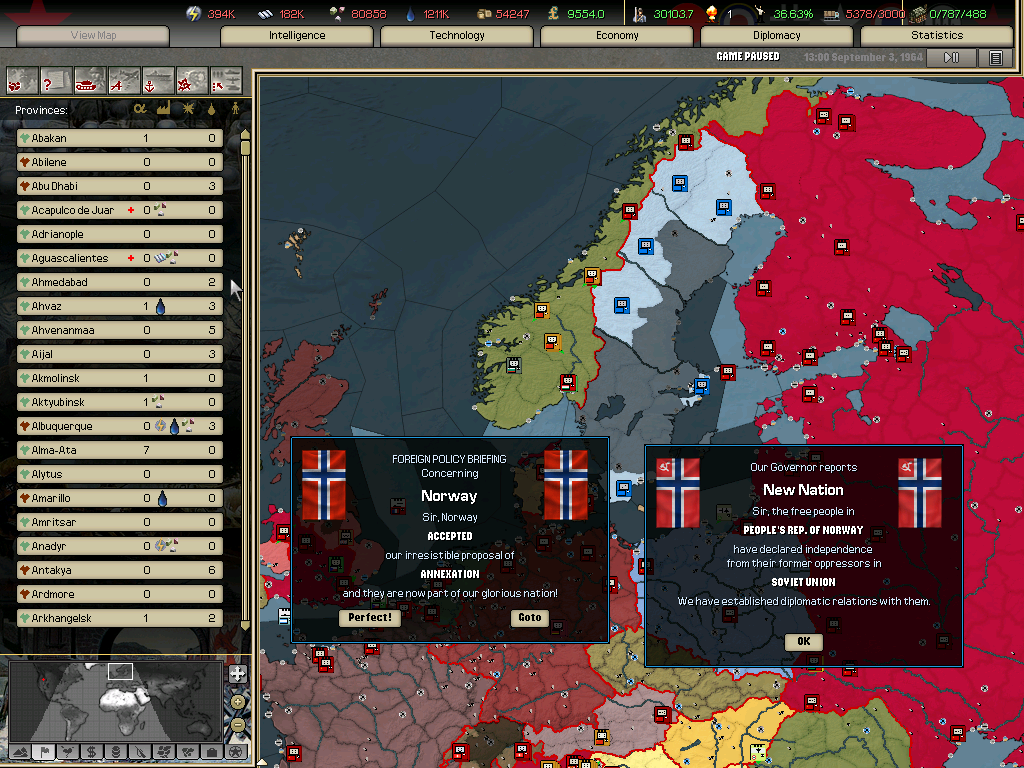
Task: Select Abakan in the provinces list
Action: (x=119, y=138)
